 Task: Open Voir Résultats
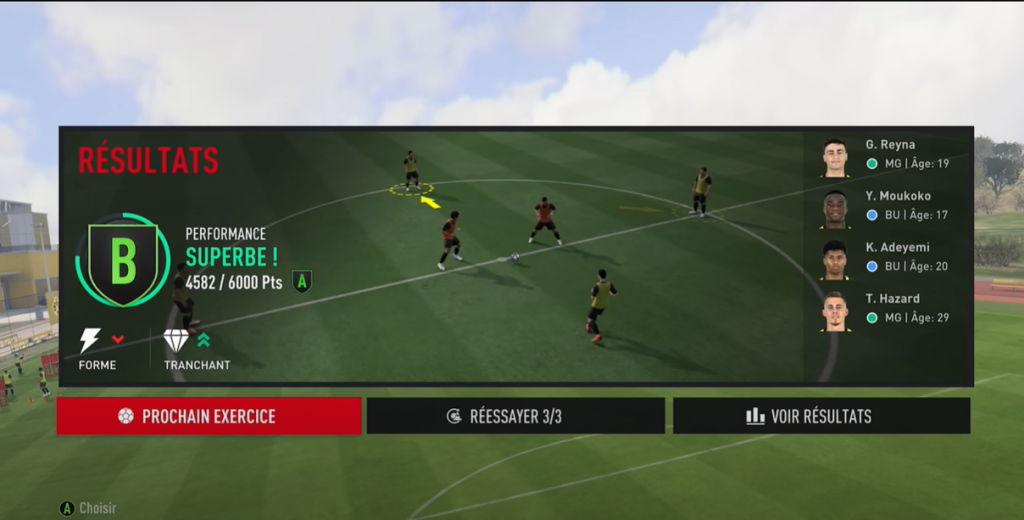tap(821, 416)
